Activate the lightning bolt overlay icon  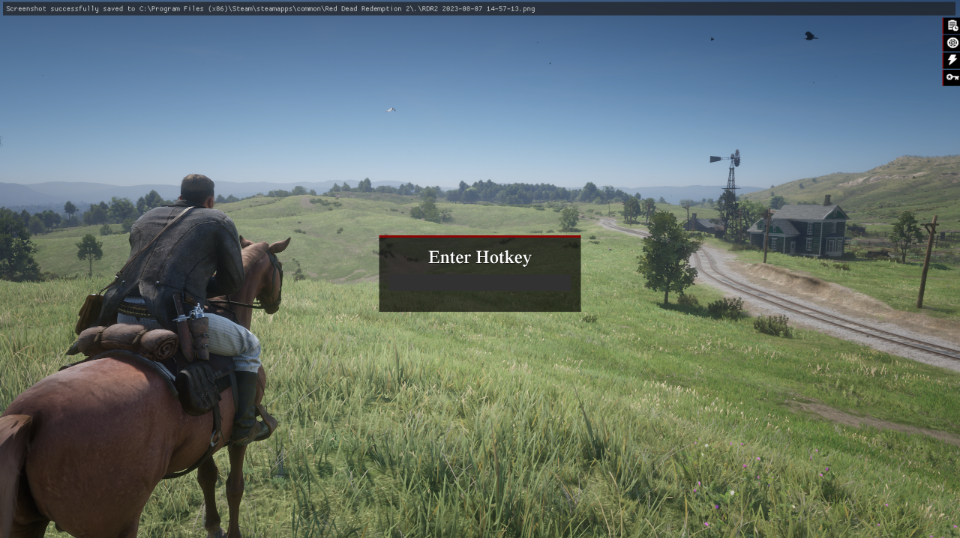point(951,60)
